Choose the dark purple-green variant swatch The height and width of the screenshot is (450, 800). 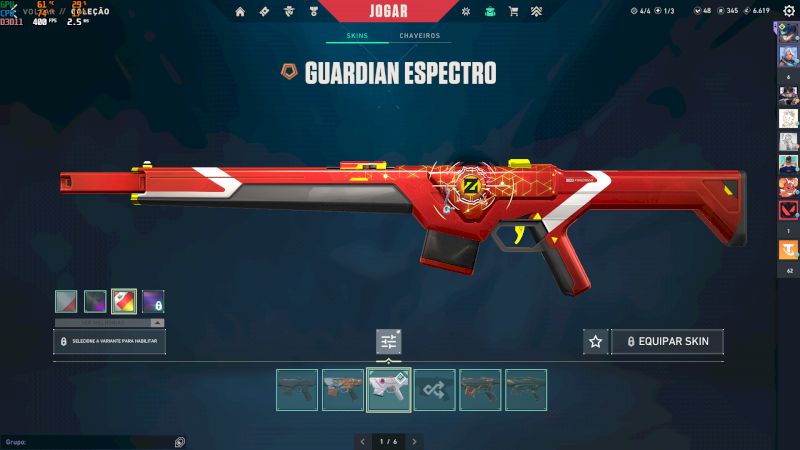pos(95,301)
